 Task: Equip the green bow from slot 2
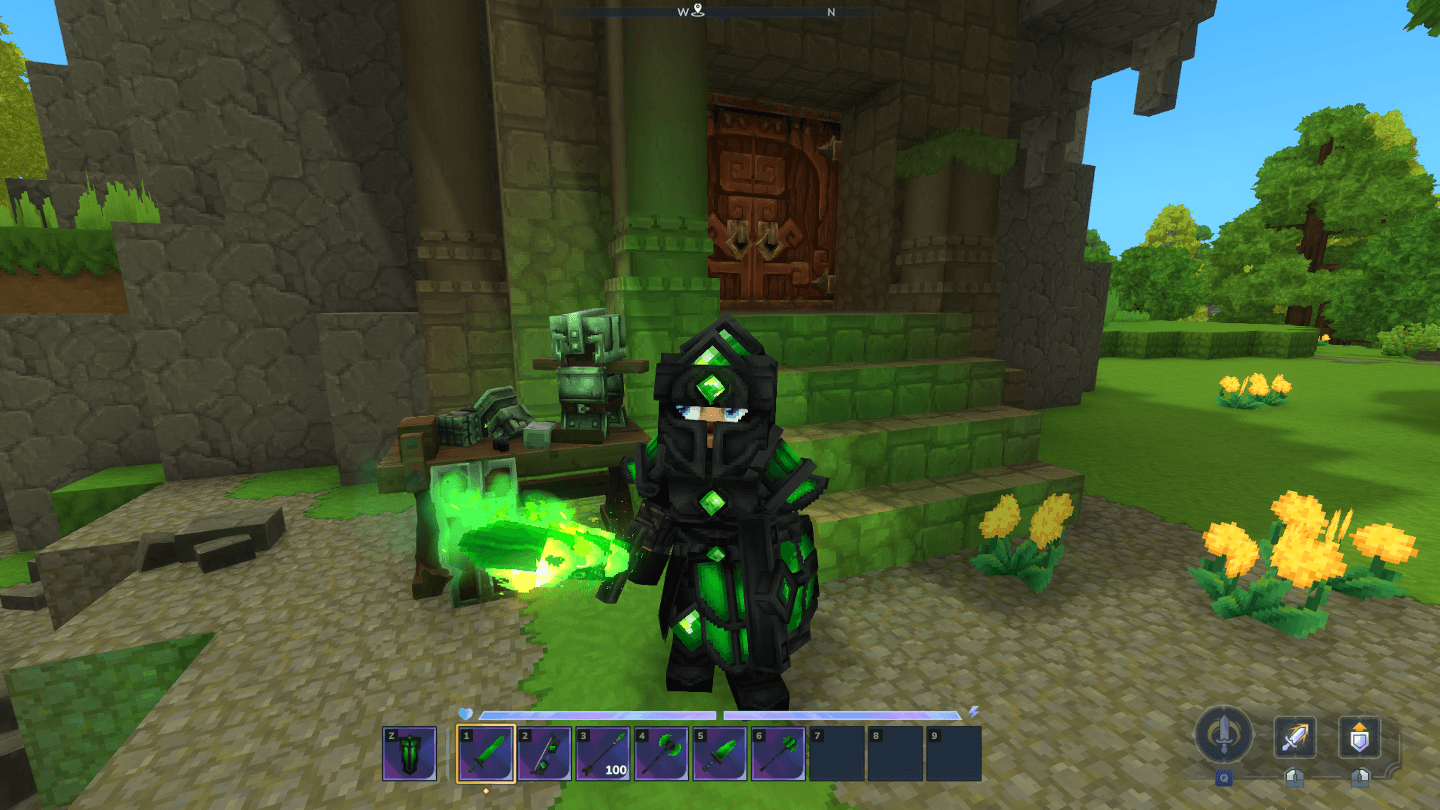pyautogui.click(x=544, y=753)
